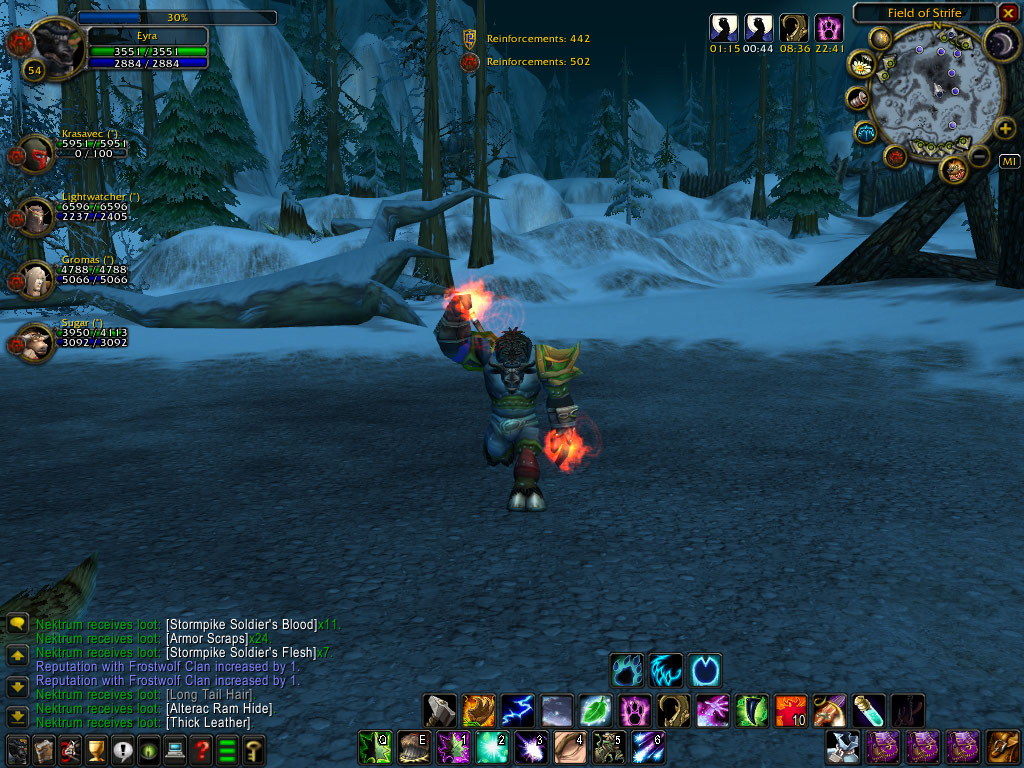Open the Horde battleground icon on minimap
The width and height of the screenshot is (1024, 768).
[x=894, y=156]
